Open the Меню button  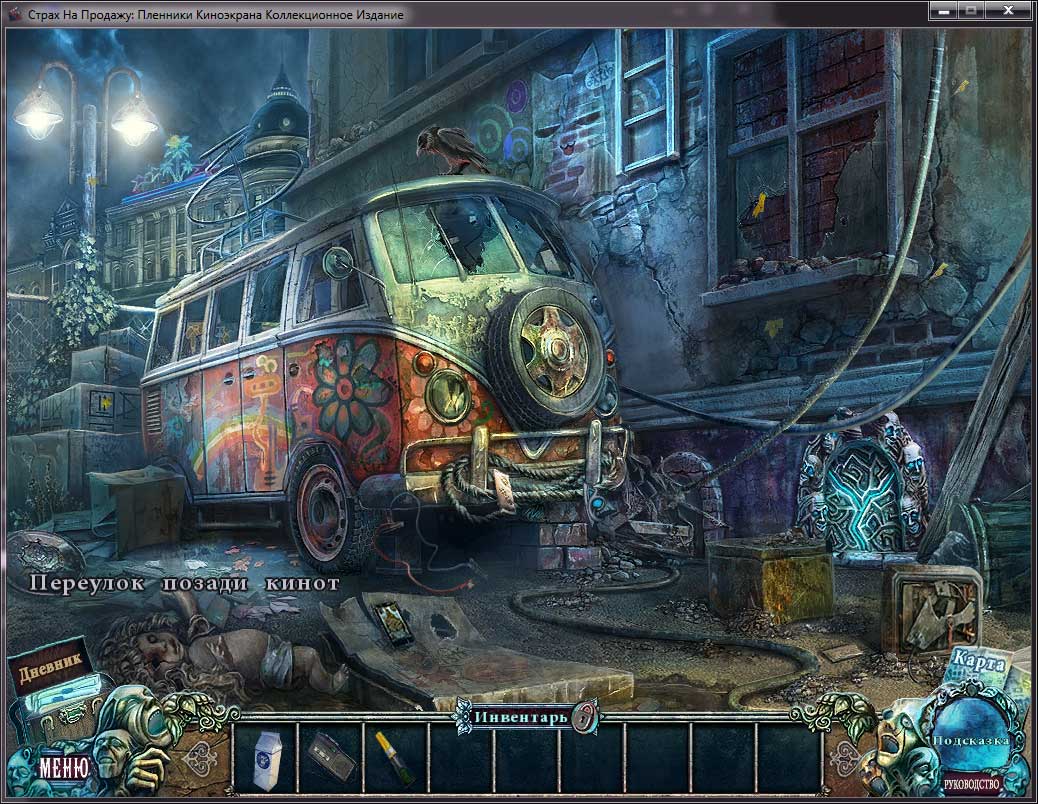[x=64, y=768]
